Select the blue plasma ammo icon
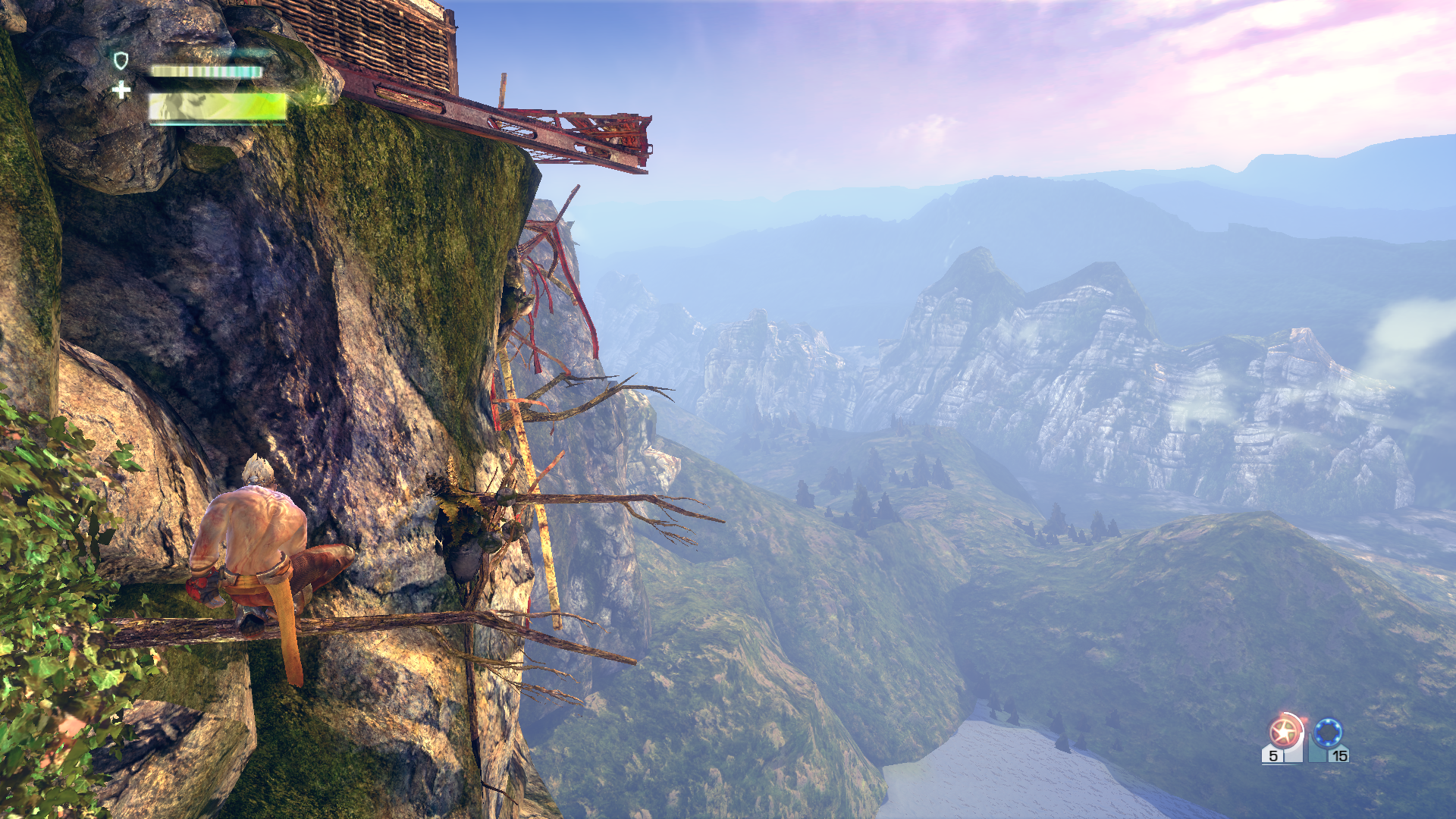1456x819 pixels. pyautogui.click(x=1328, y=733)
